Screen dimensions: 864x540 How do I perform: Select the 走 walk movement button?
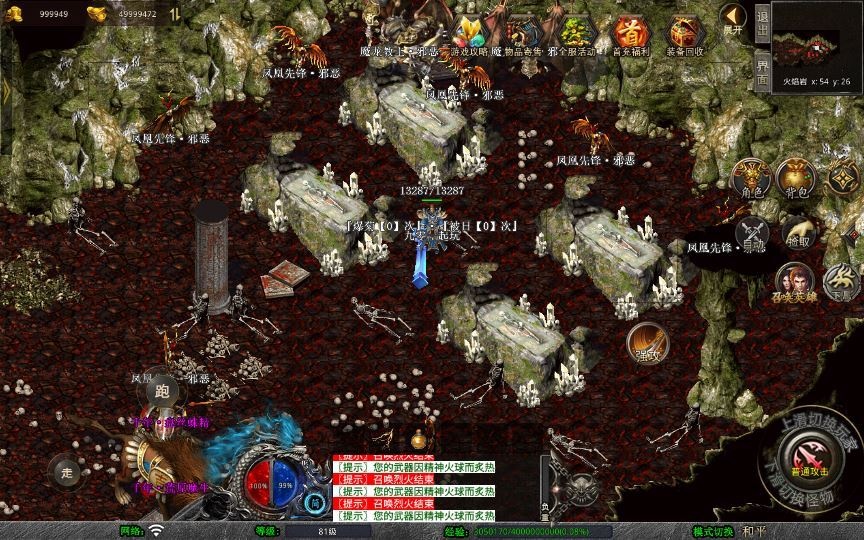68,472
